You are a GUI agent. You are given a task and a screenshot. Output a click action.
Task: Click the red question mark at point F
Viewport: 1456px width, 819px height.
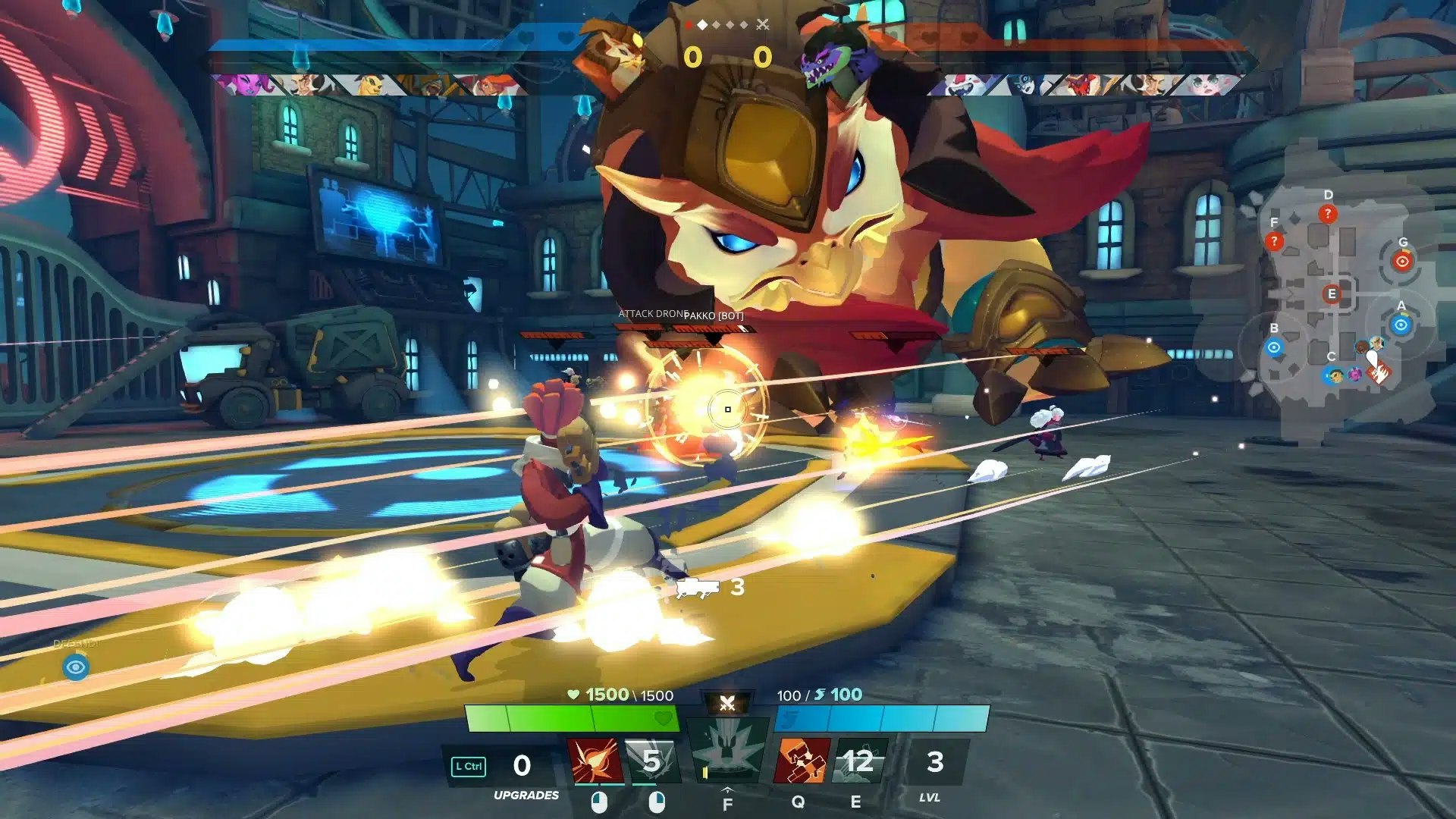pyautogui.click(x=1274, y=241)
